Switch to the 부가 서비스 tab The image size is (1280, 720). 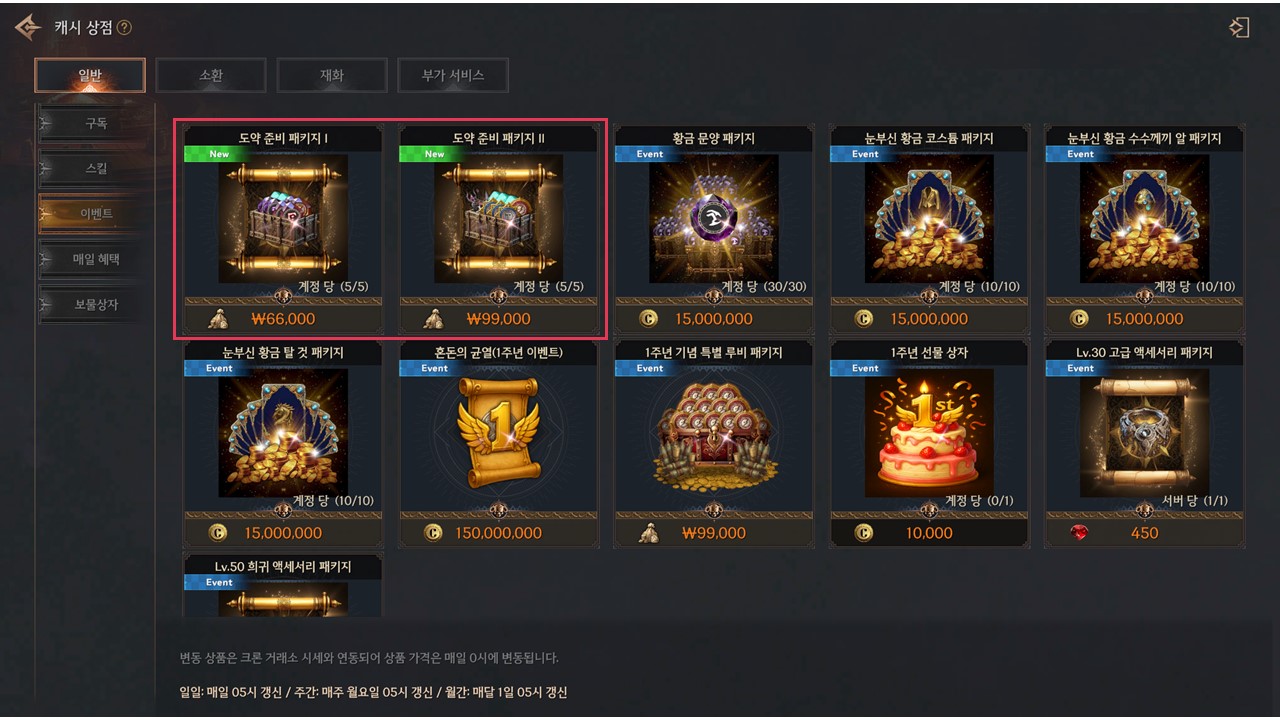(x=453, y=75)
